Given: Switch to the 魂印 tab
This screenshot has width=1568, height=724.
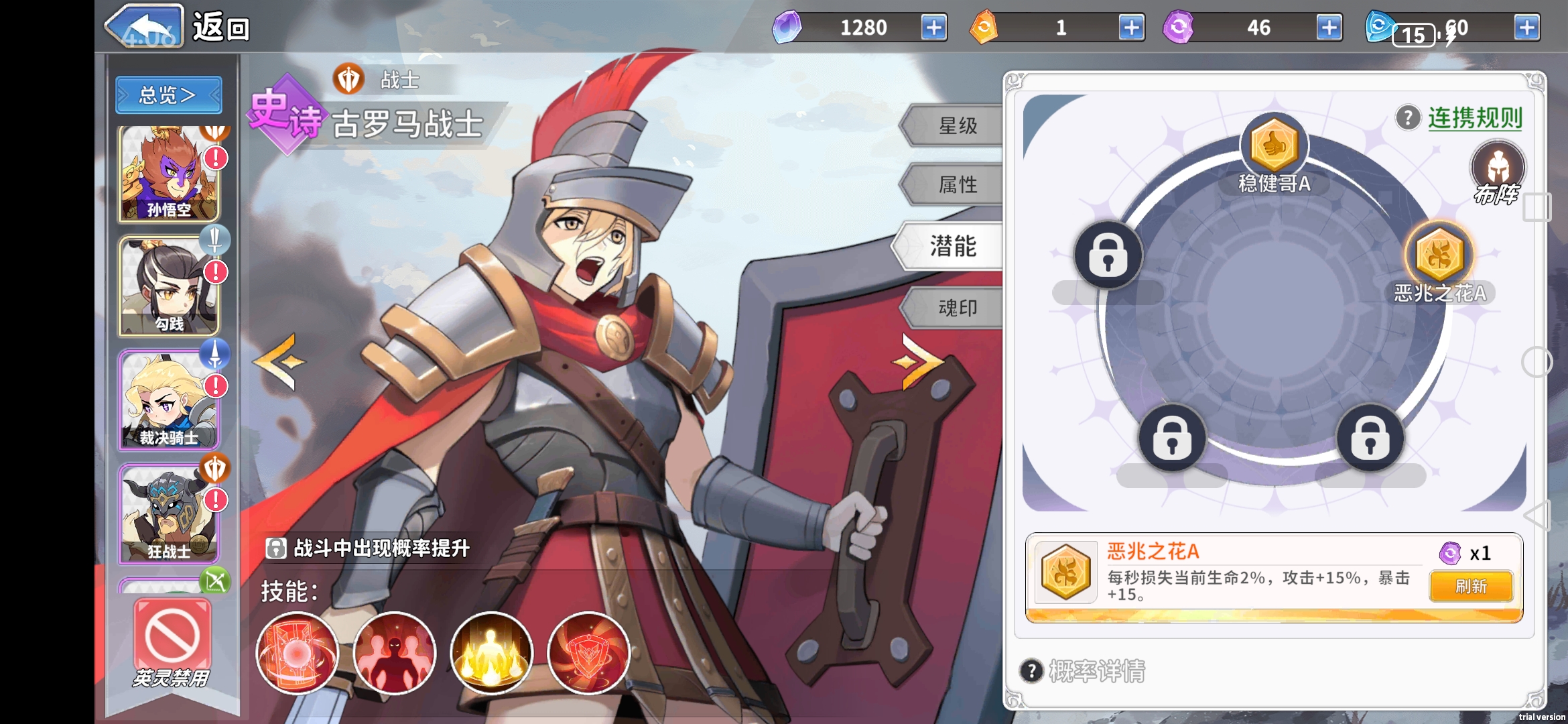Looking at the screenshot, I should [x=955, y=308].
